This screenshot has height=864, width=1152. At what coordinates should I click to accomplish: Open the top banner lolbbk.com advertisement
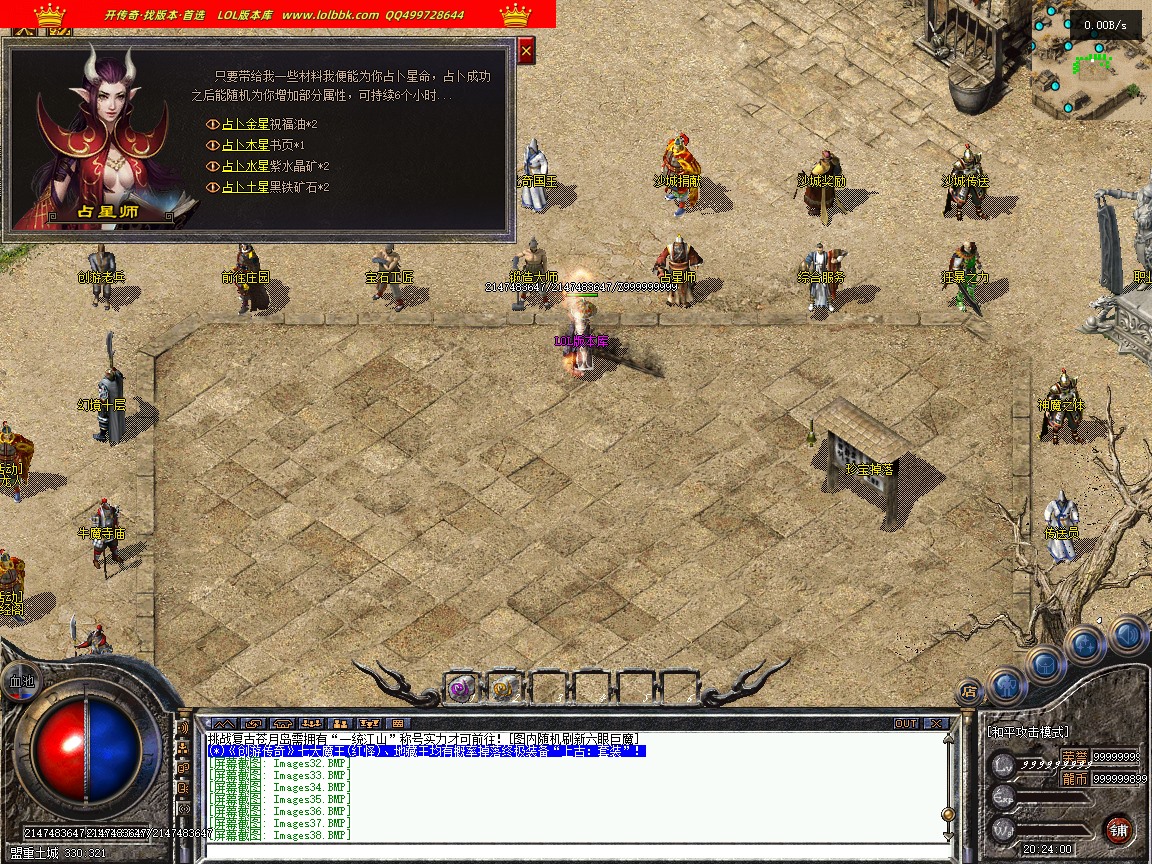[278, 14]
